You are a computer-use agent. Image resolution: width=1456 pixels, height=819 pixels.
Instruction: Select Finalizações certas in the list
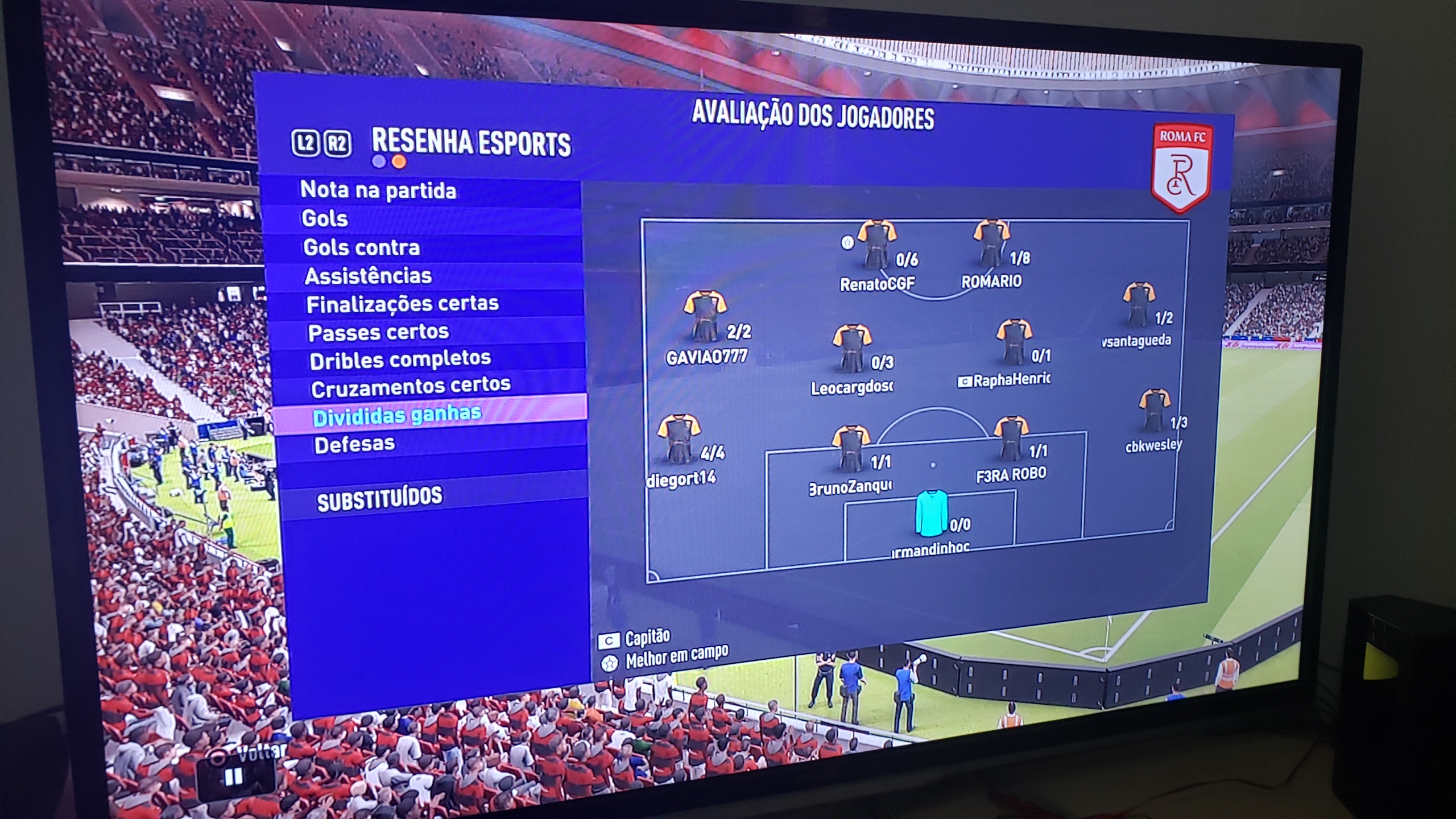point(403,304)
